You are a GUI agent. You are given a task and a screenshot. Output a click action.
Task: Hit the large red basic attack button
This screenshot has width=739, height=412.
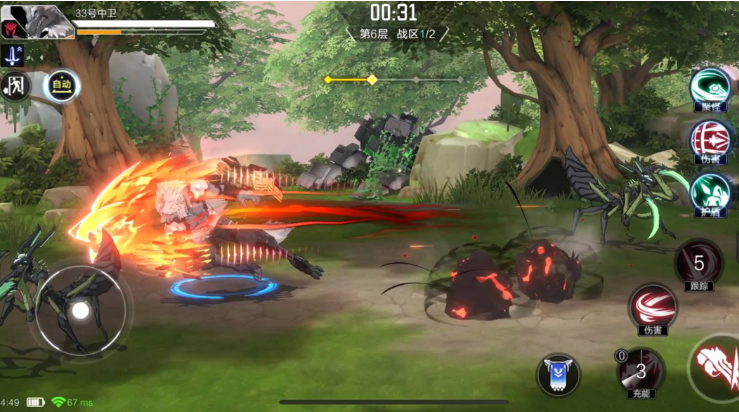click(716, 368)
